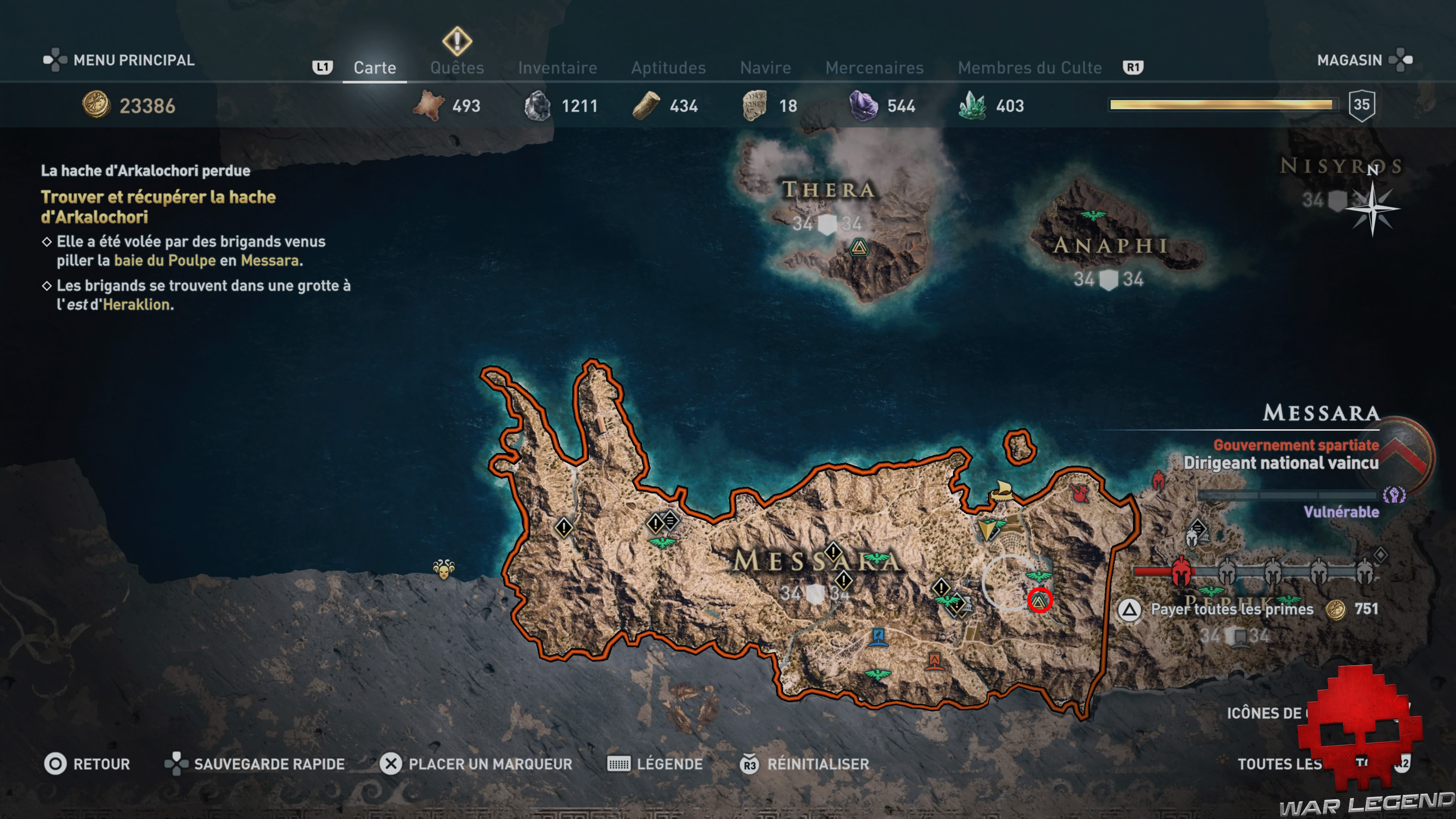This screenshot has height=819, width=1456.
Task: Open the Navire tab
Action: 765,68
